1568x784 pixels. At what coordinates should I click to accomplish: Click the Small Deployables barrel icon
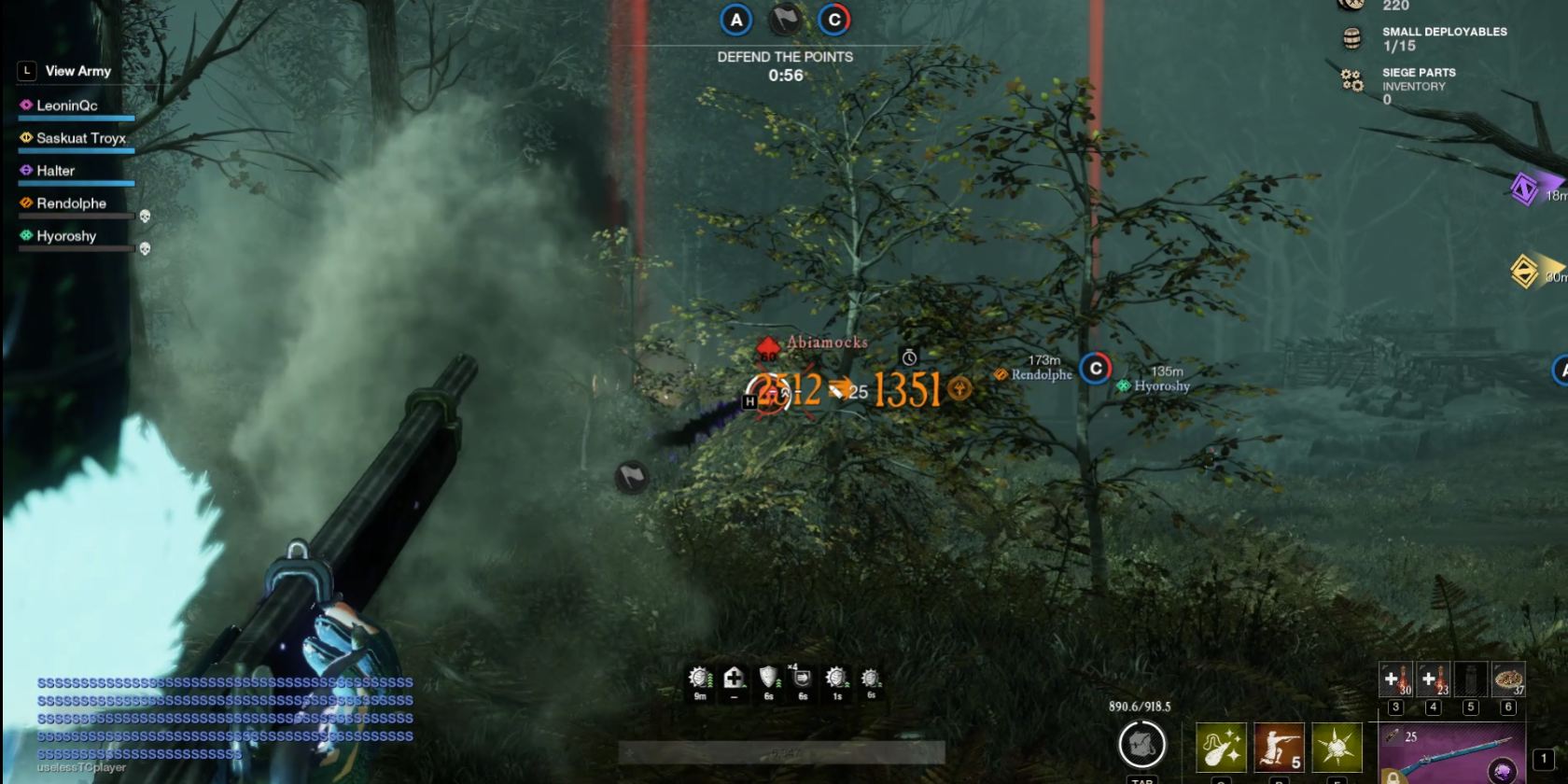[x=1351, y=38]
